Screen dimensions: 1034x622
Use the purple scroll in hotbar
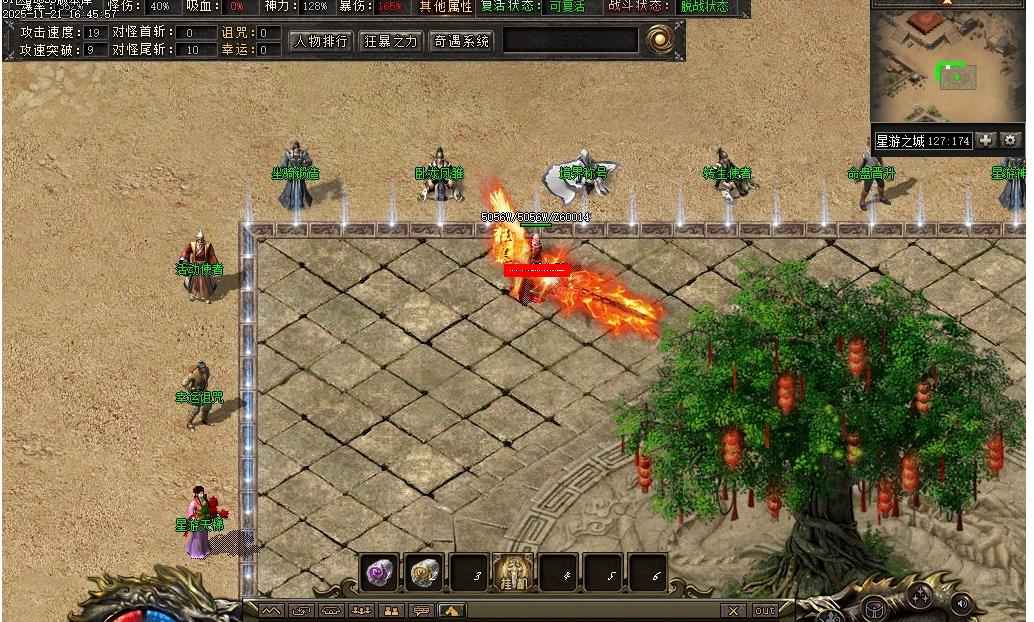click(x=379, y=572)
